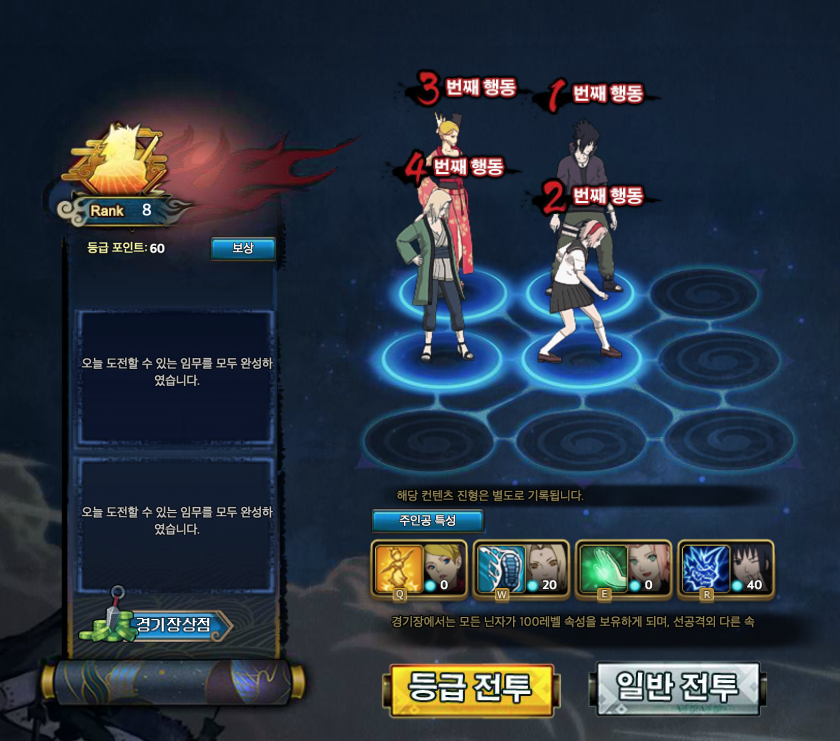Start a 일반 전투 normal battle
The image size is (840, 741).
pyautogui.click(x=677, y=687)
